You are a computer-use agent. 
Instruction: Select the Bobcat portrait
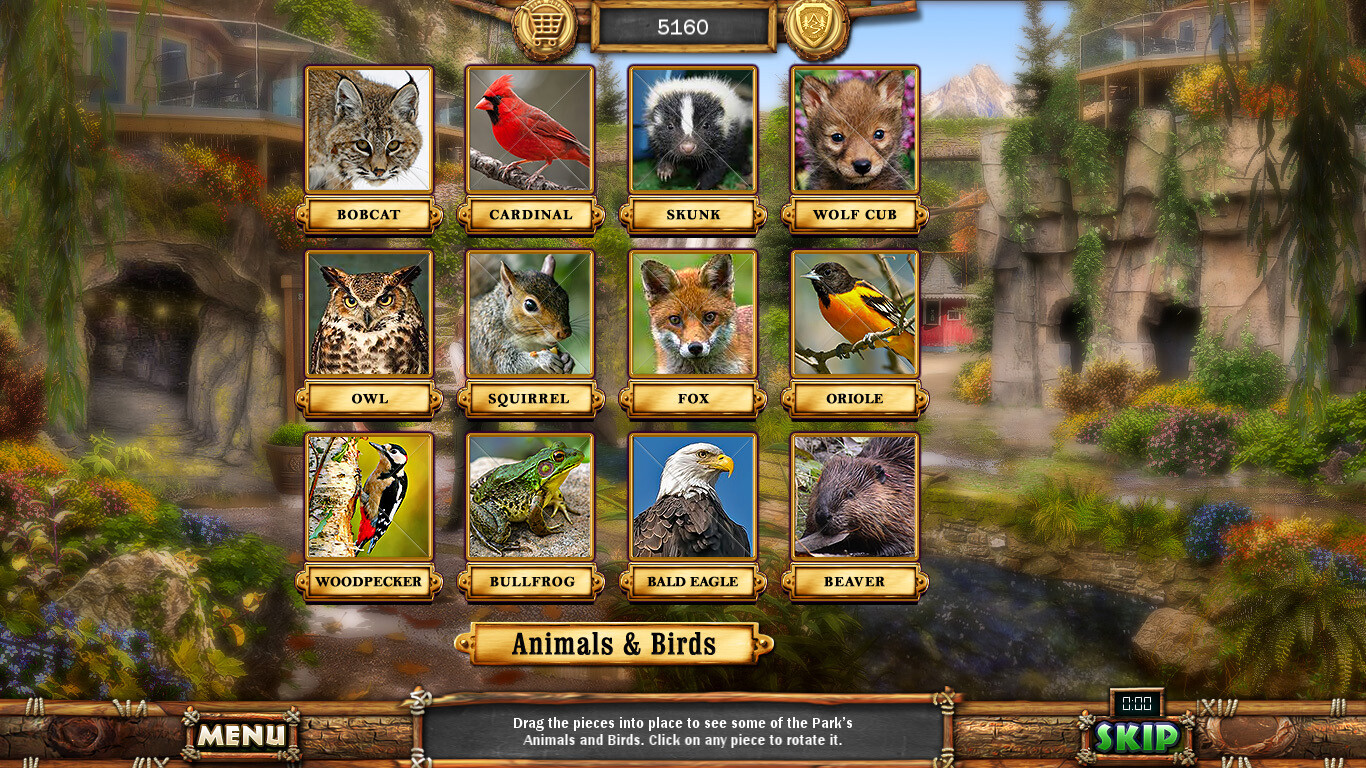click(369, 128)
